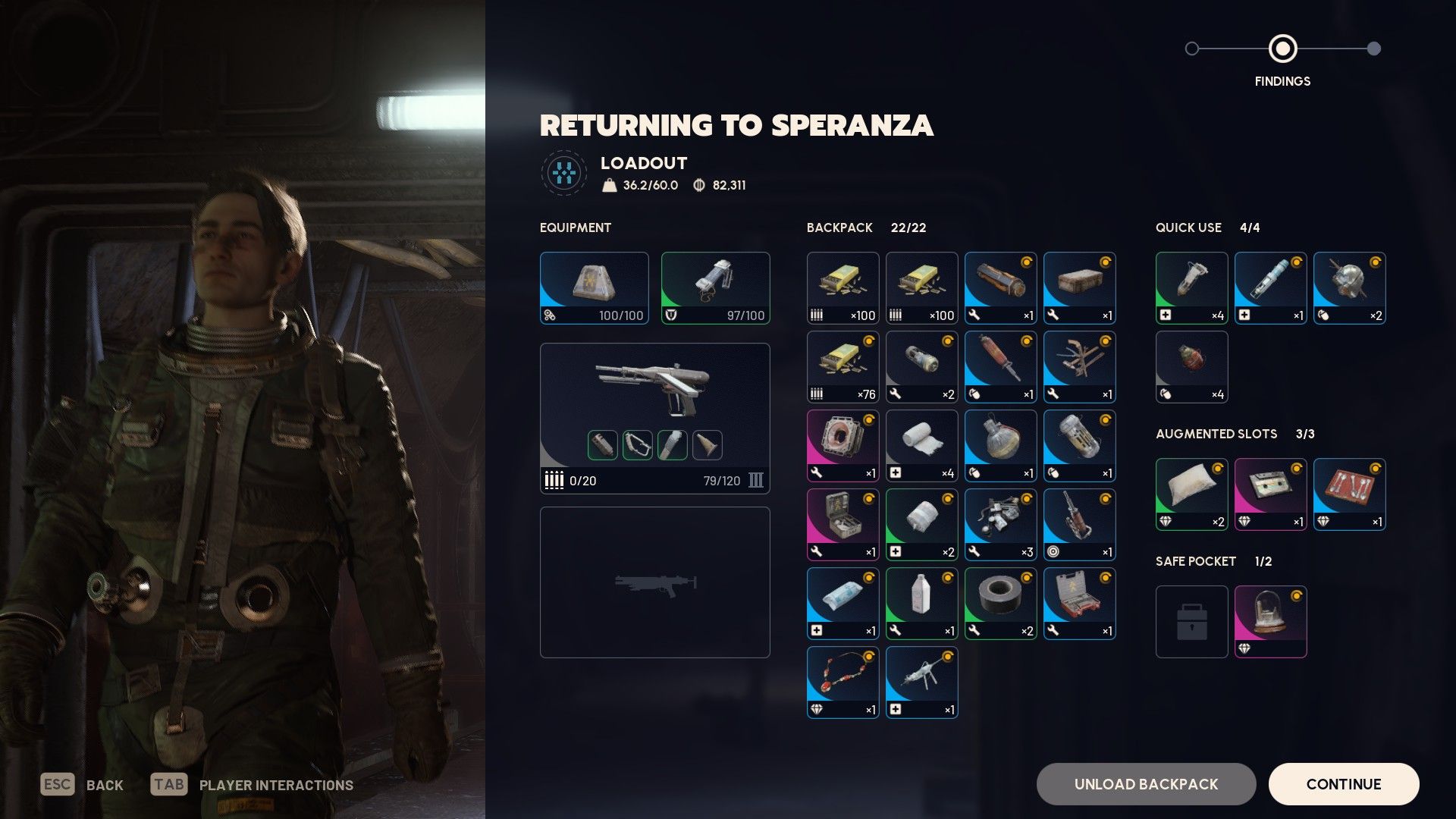The image size is (1456, 819).
Task: Select the red beaded necklace item
Action: (843, 682)
